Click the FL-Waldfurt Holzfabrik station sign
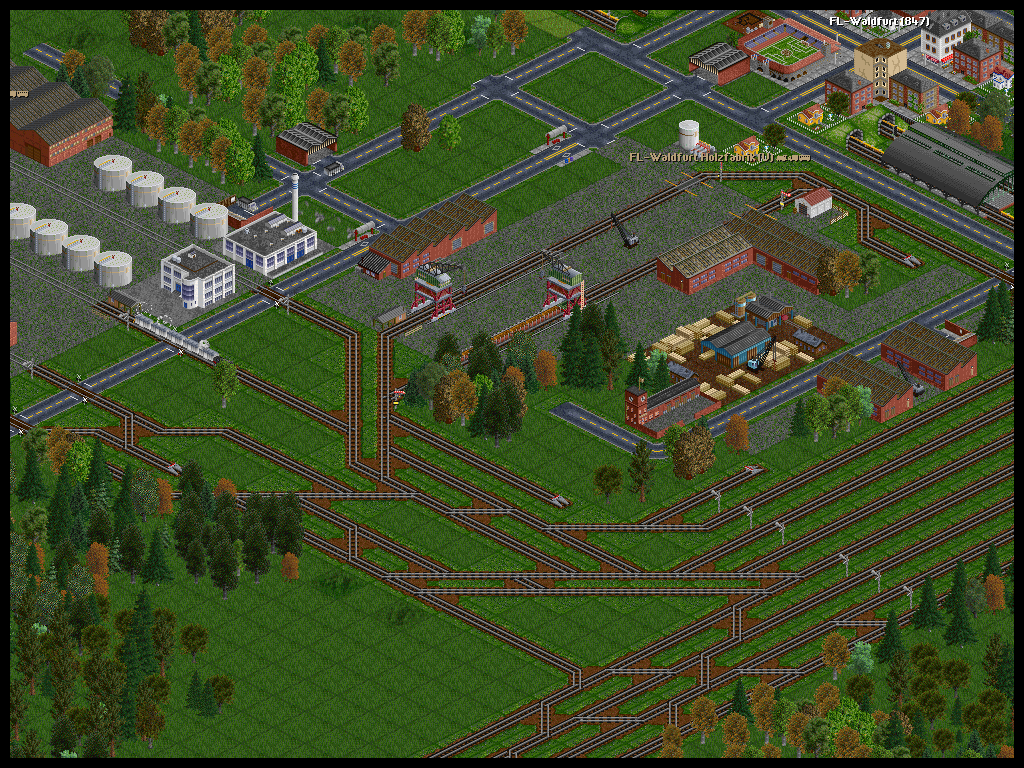The image size is (1024, 768). tap(717, 157)
